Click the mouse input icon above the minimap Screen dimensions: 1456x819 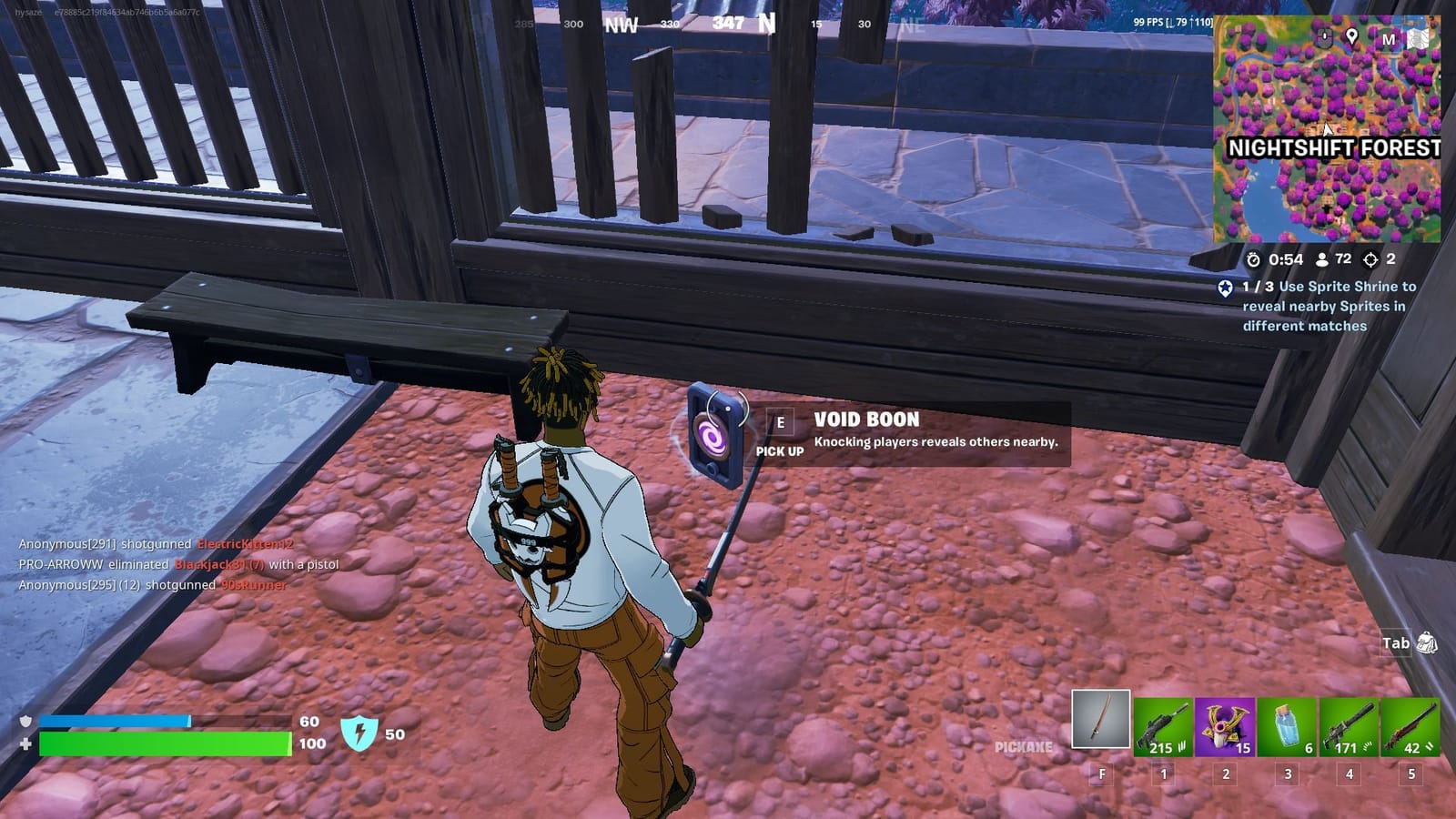pos(1325,37)
